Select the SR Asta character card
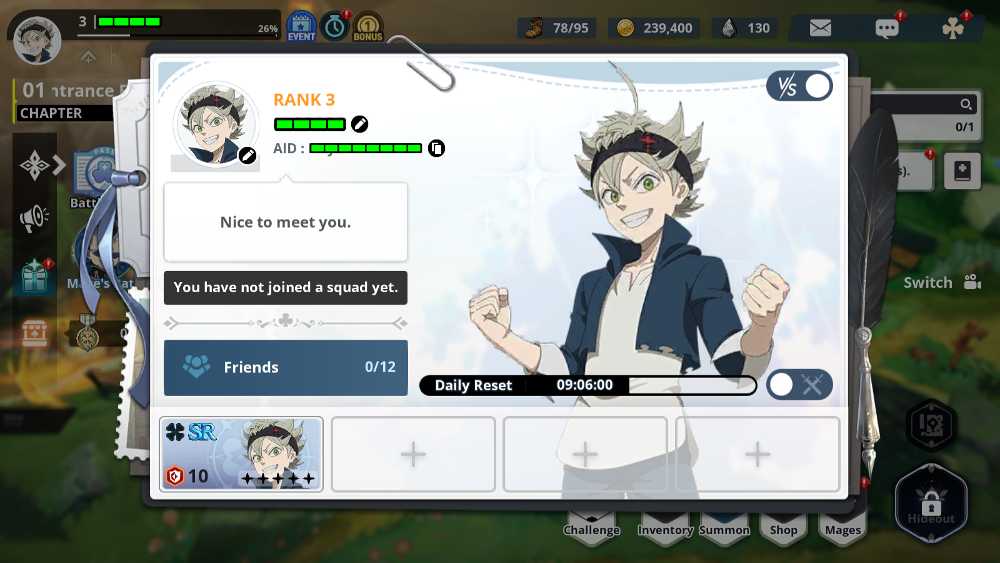This screenshot has height=563, width=1000. pyautogui.click(x=241, y=454)
